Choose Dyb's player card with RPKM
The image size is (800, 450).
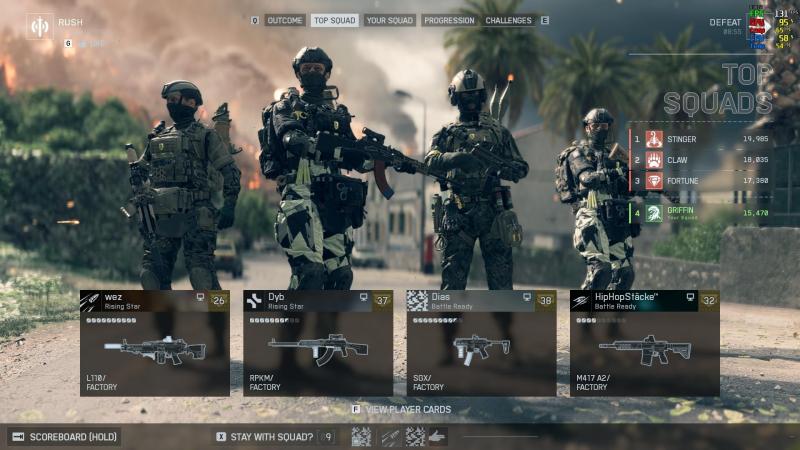pyautogui.click(x=318, y=343)
